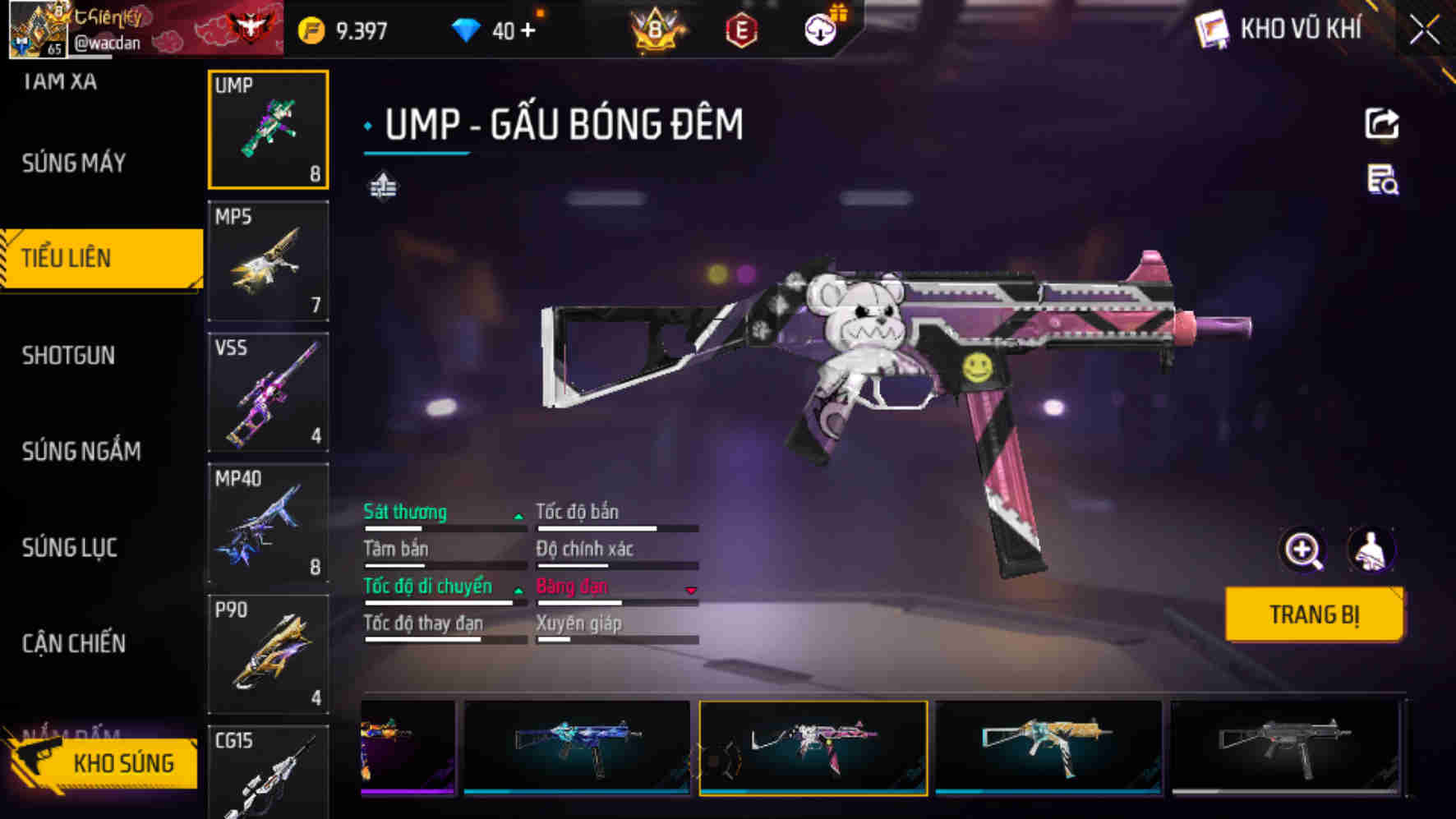Select the MP5 weapon tile

tap(268, 261)
